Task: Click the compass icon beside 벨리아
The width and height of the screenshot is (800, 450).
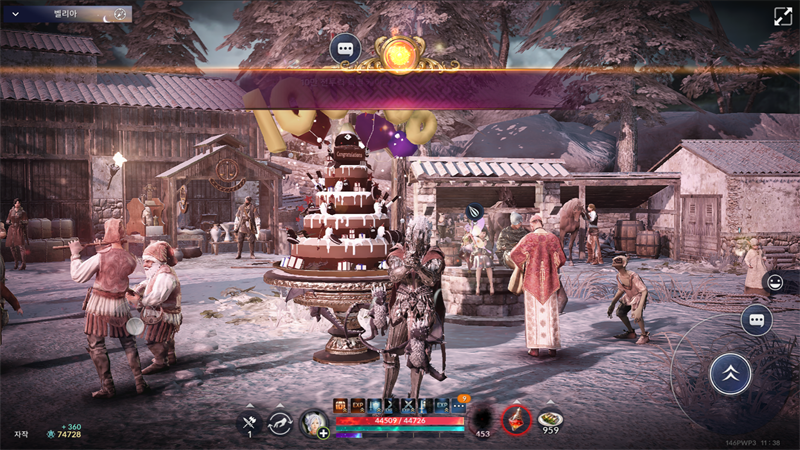Action: (x=119, y=14)
